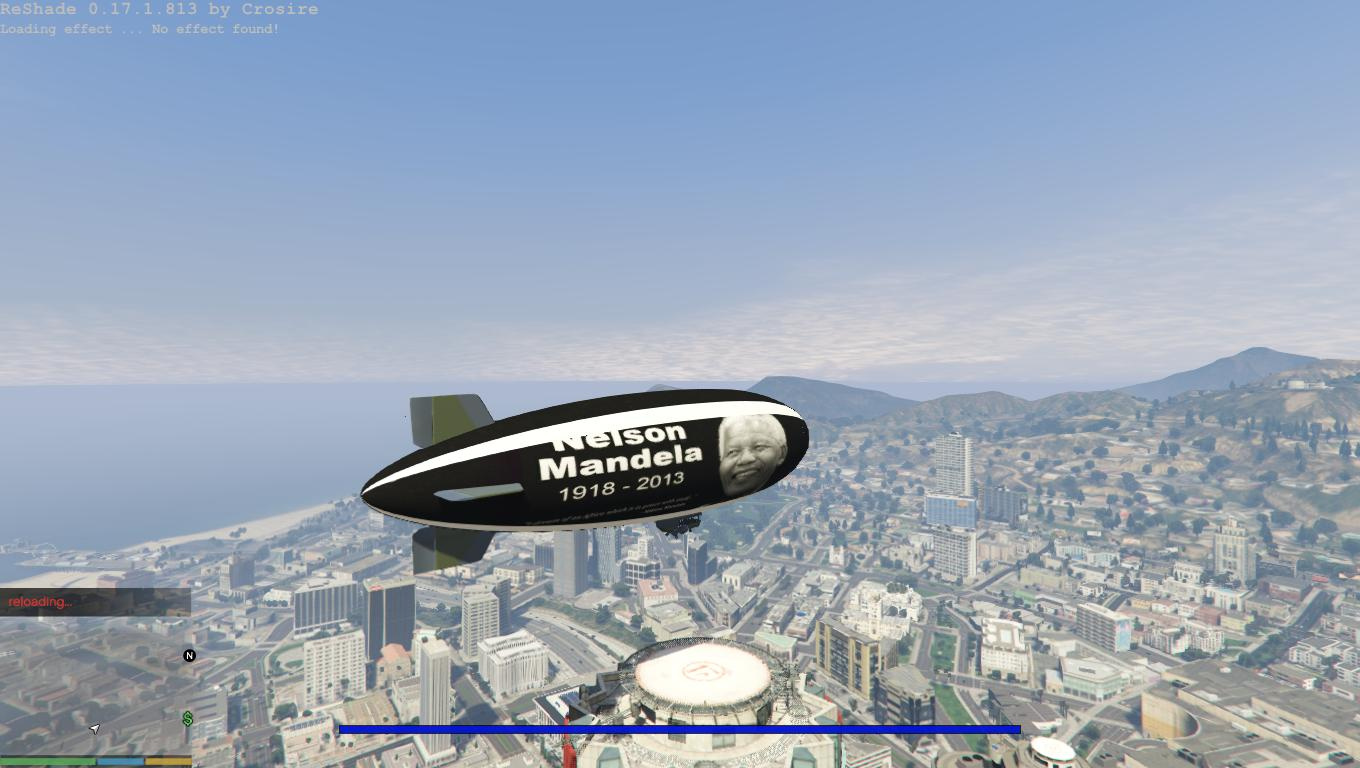Image resolution: width=1360 pixels, height=768 pixels.
Task: Click the white player arrow on minimap
Action: tap(95, 729)
